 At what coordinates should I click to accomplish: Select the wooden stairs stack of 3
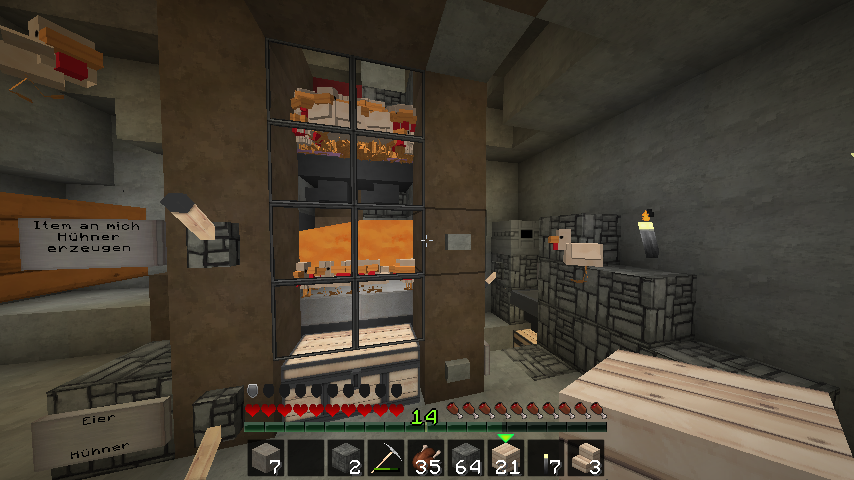pyautogui.click(x=584, y=458)
